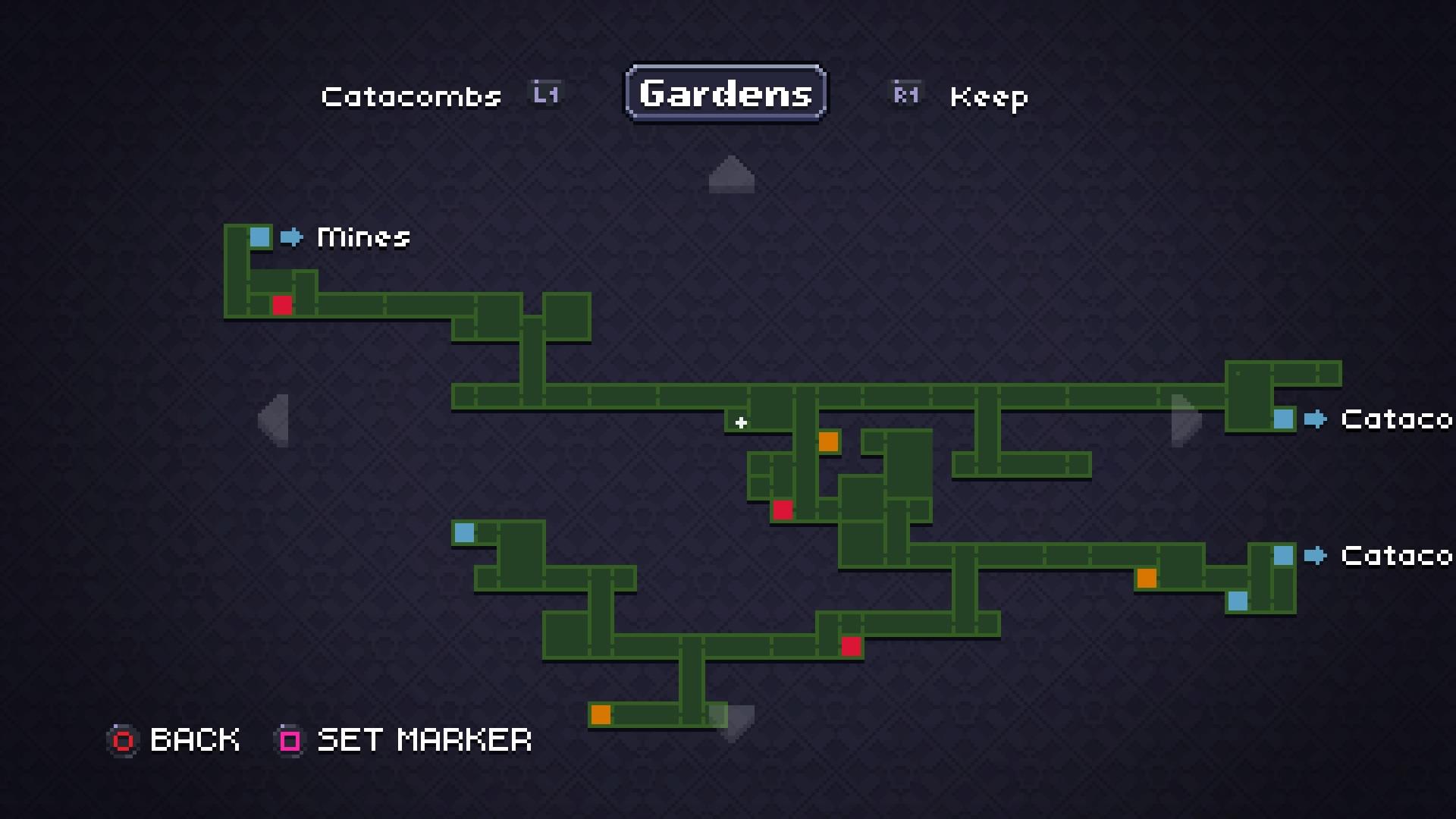This screenshot has width=1456, height=819.
Task: Click the red marker near the Mines exit
Action: [x=282, y=306]
